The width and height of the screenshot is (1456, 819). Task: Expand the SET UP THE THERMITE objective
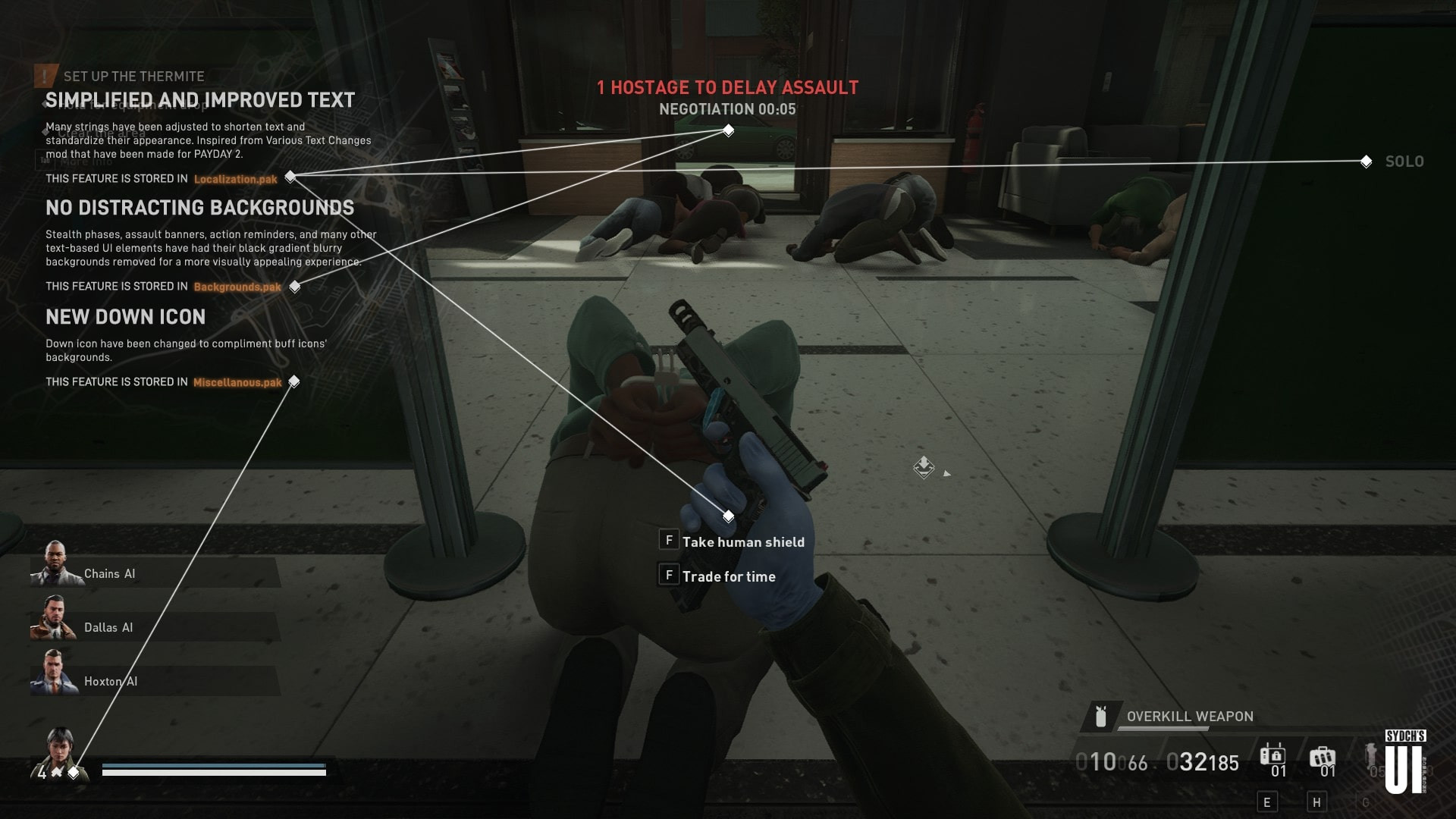[x=134, y=75]
